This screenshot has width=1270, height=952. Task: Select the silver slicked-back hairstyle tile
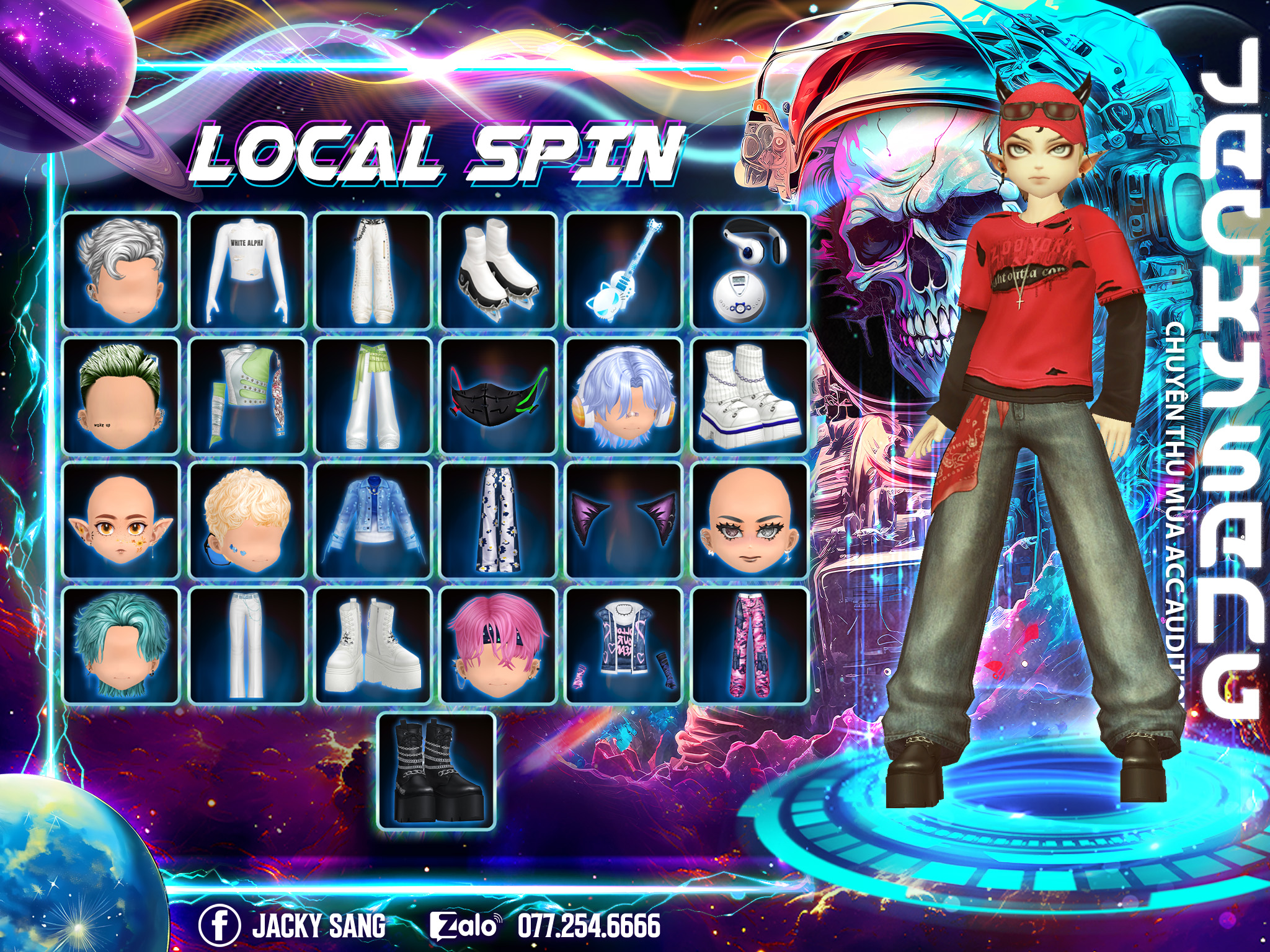click(122, 270)
